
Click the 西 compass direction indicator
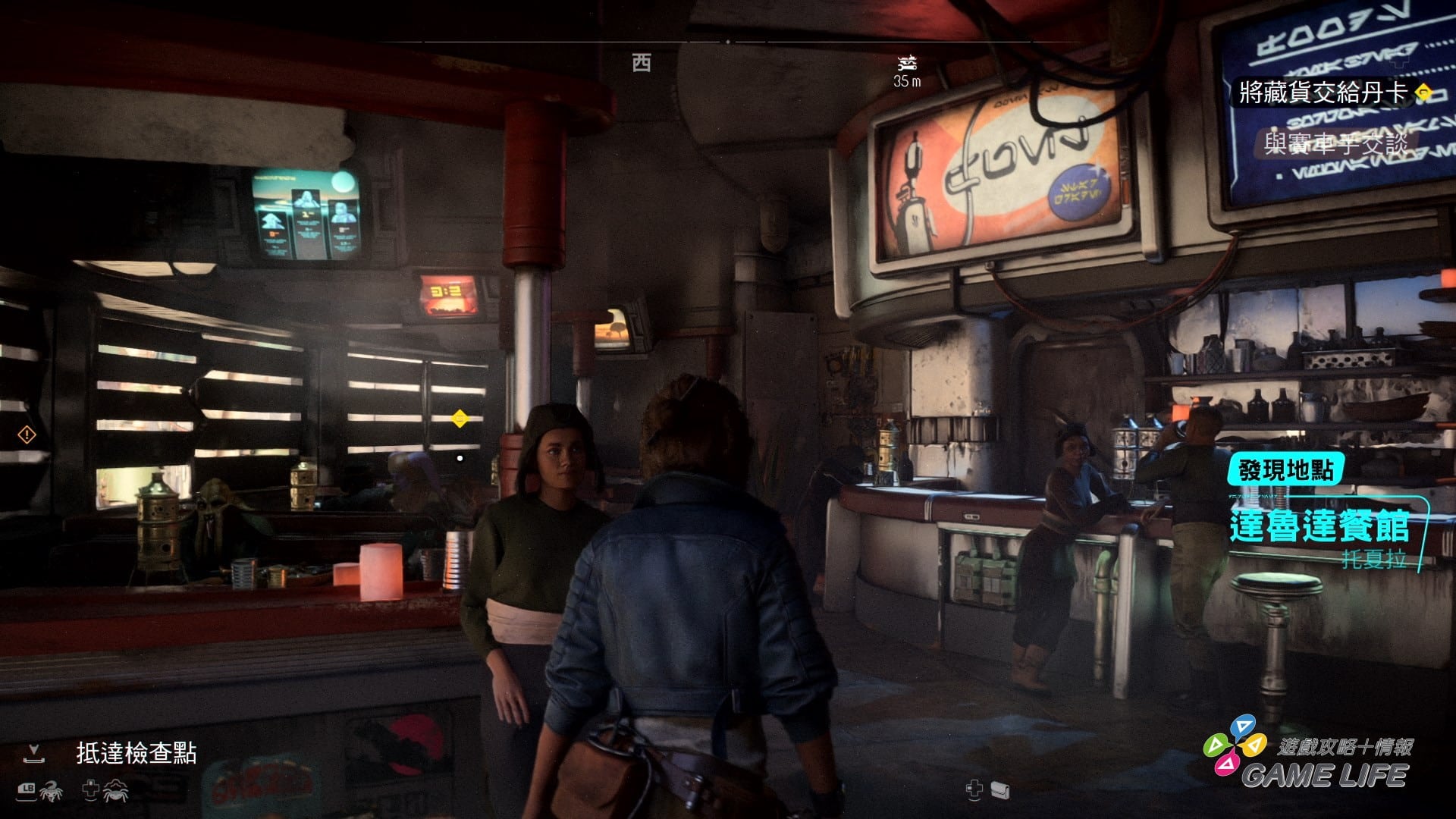[642, 63]
